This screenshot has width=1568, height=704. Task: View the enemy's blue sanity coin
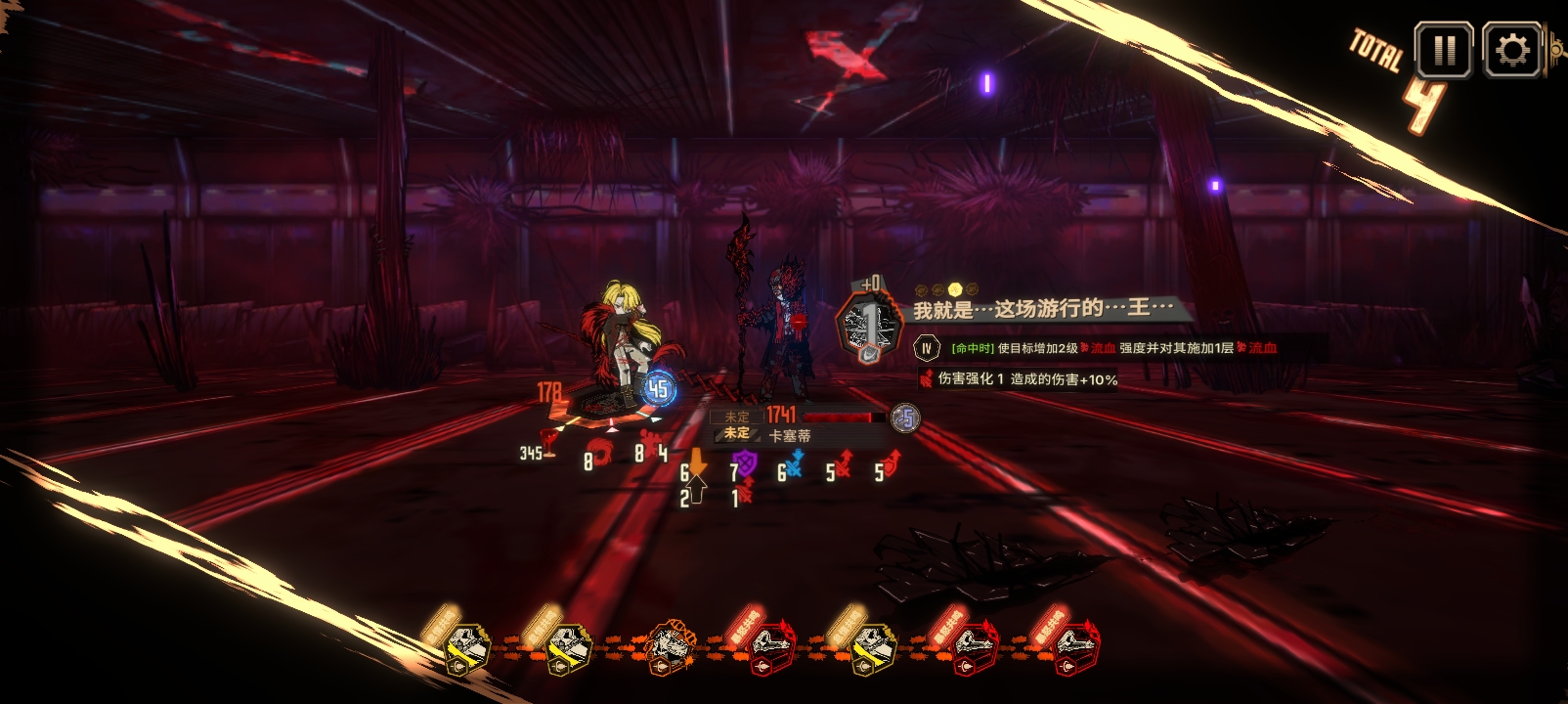pos(906,418)
